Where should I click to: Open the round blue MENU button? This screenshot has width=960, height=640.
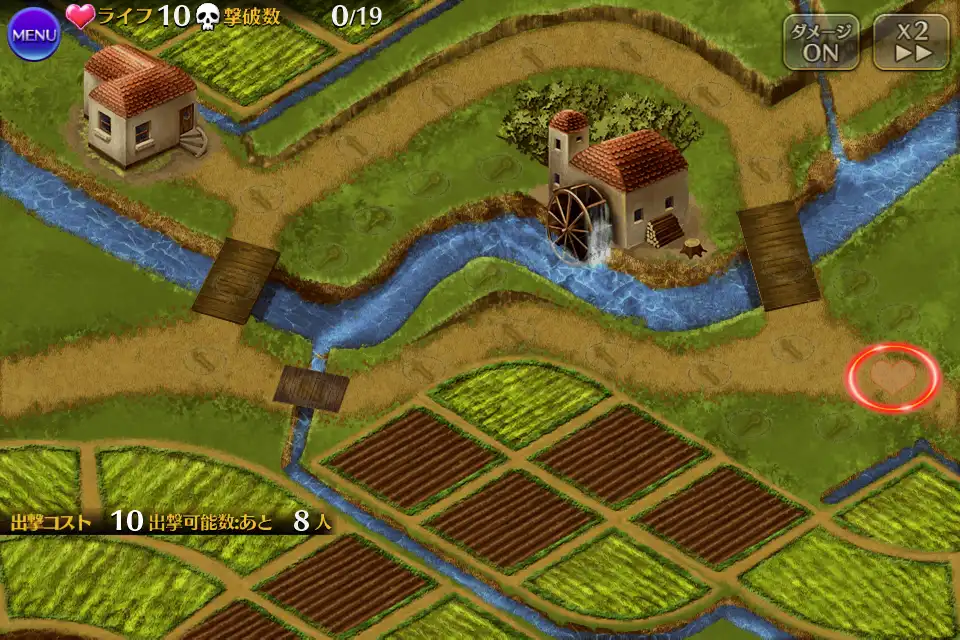tap(33, 34)
